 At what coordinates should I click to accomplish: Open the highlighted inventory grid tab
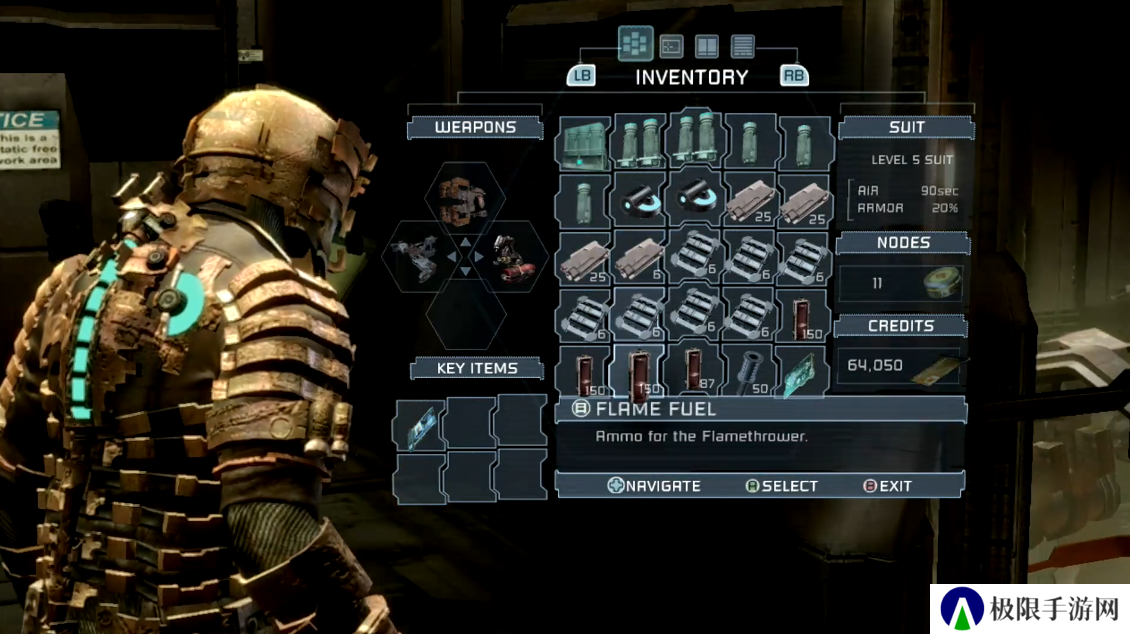click(x=635, y=44)
